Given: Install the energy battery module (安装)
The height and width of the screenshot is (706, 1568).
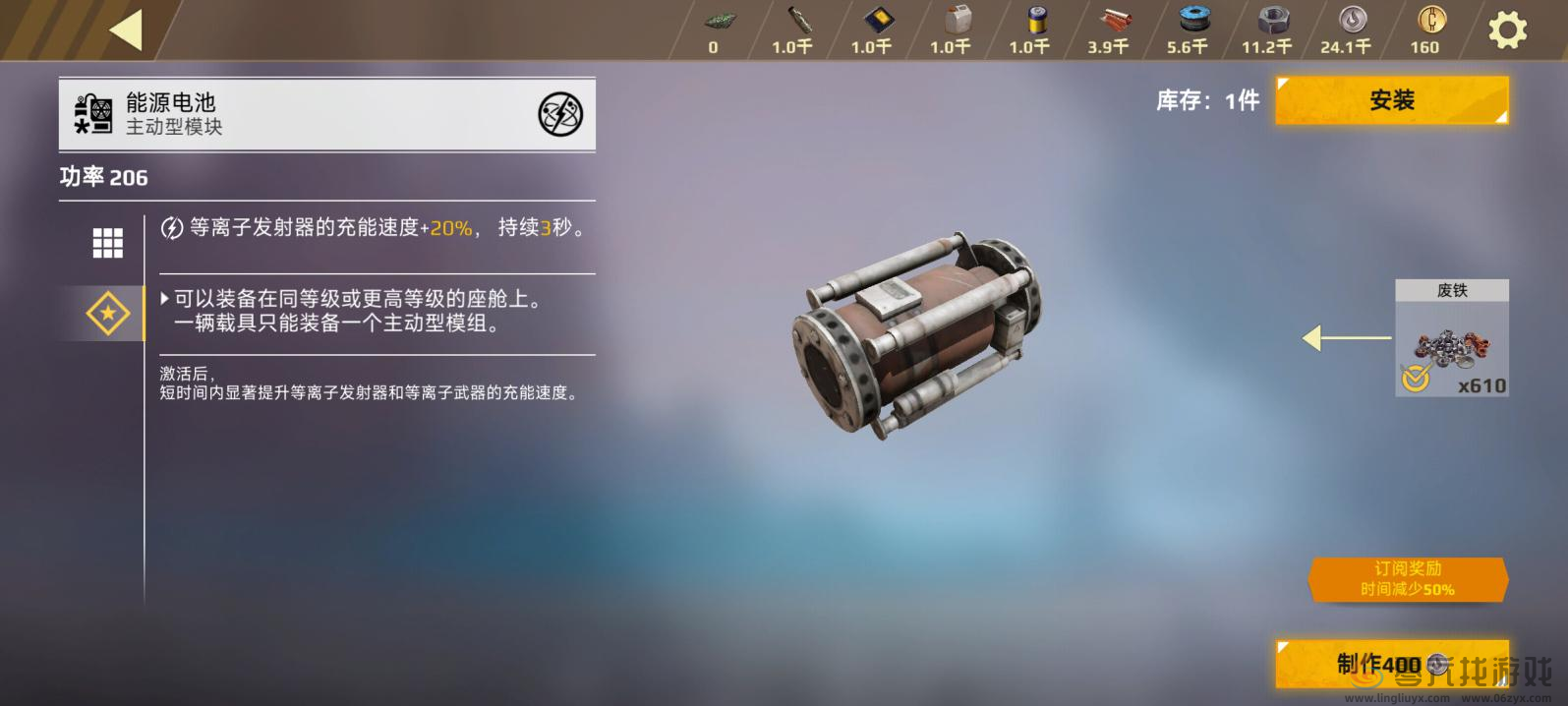Looking at the screenshot, I should (x=1391, y=100).
